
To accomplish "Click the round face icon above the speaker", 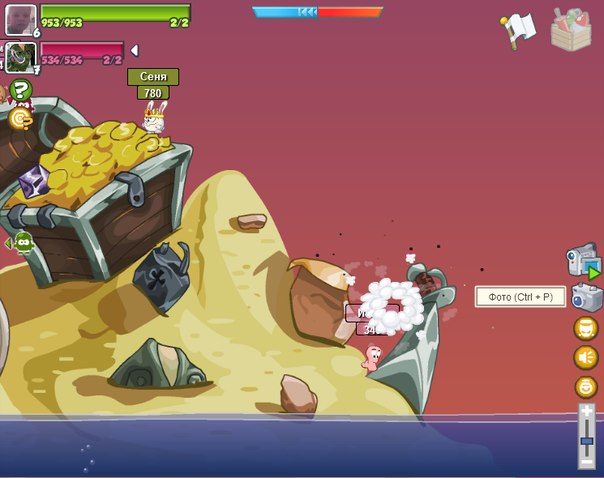I will (x=586, y=328).
